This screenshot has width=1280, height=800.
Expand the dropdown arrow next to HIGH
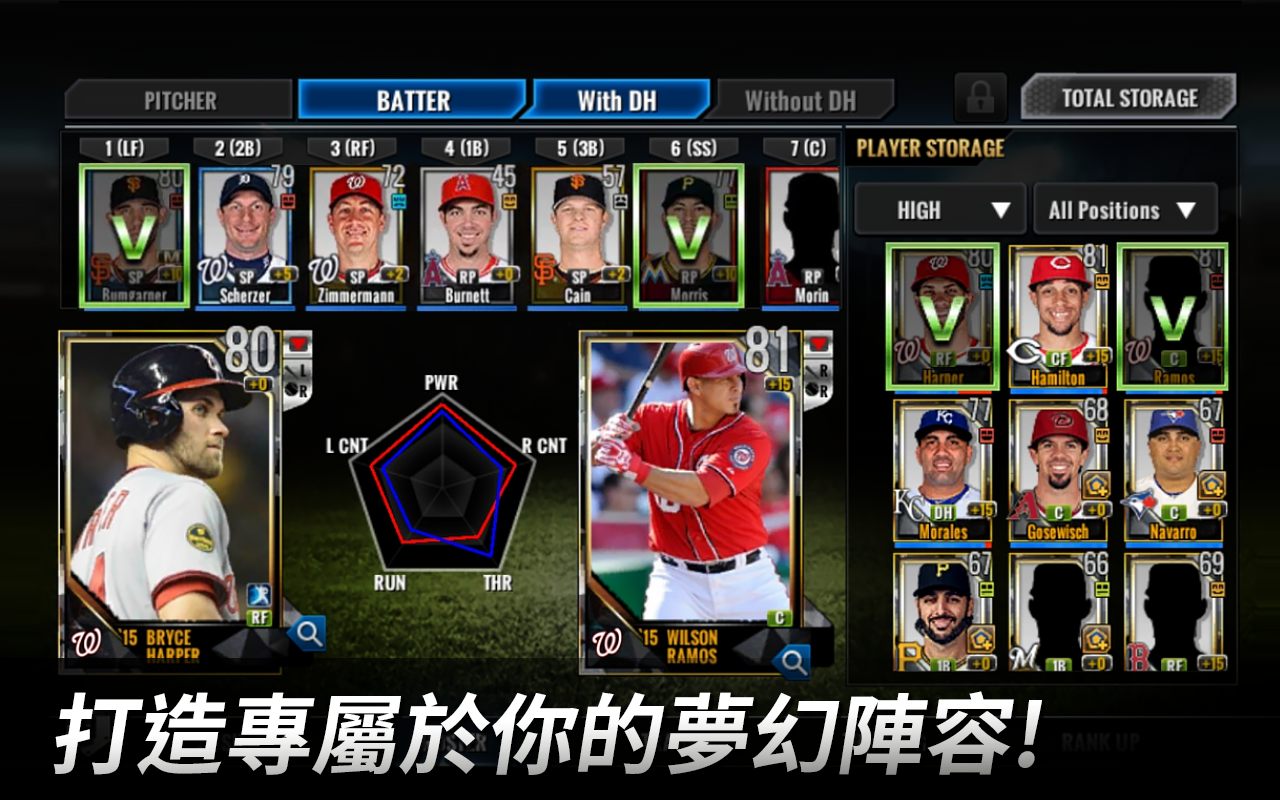pyautogui.click(x=999, y=209)
